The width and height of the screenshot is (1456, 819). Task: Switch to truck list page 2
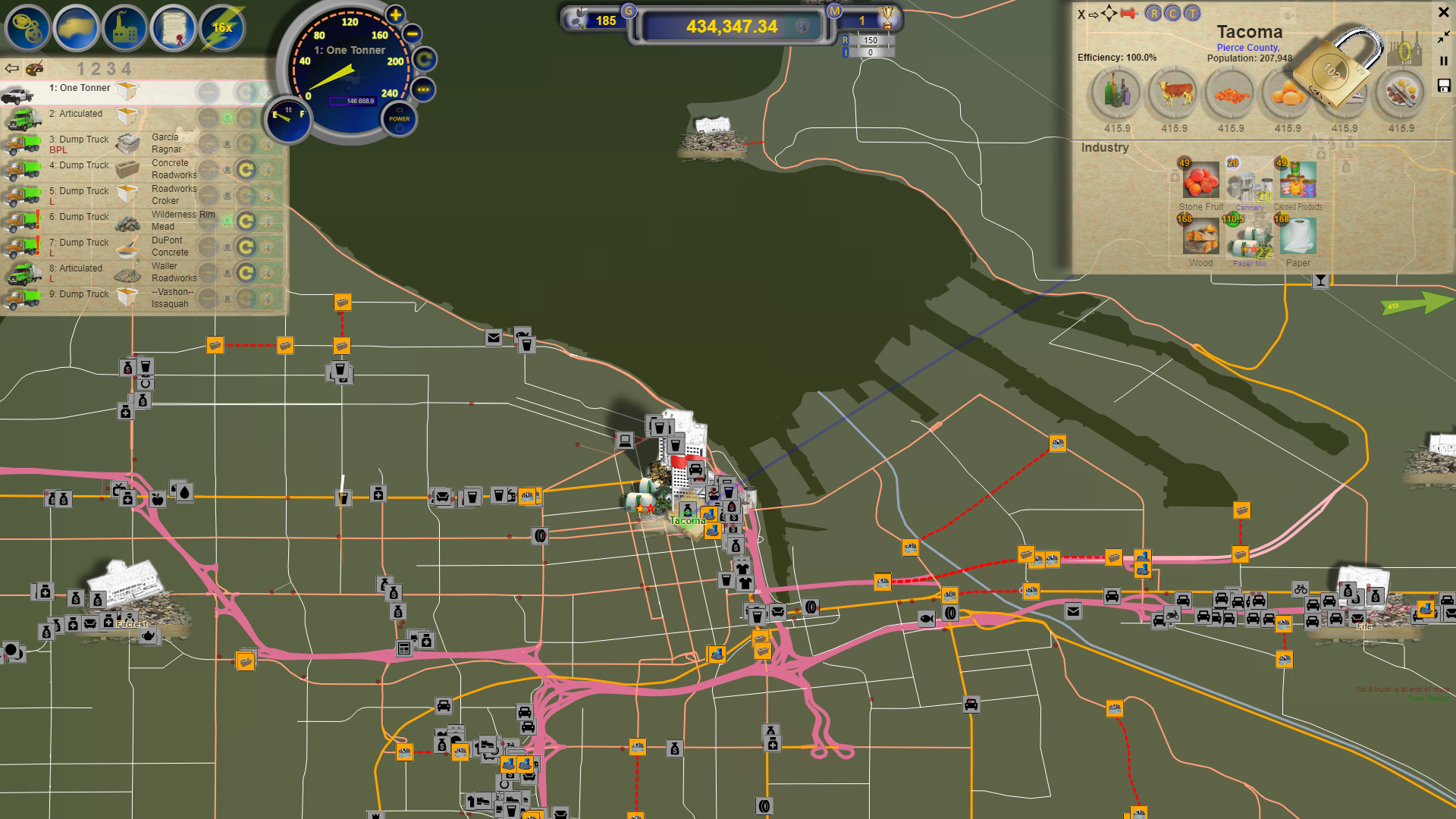tap(97, 69)
